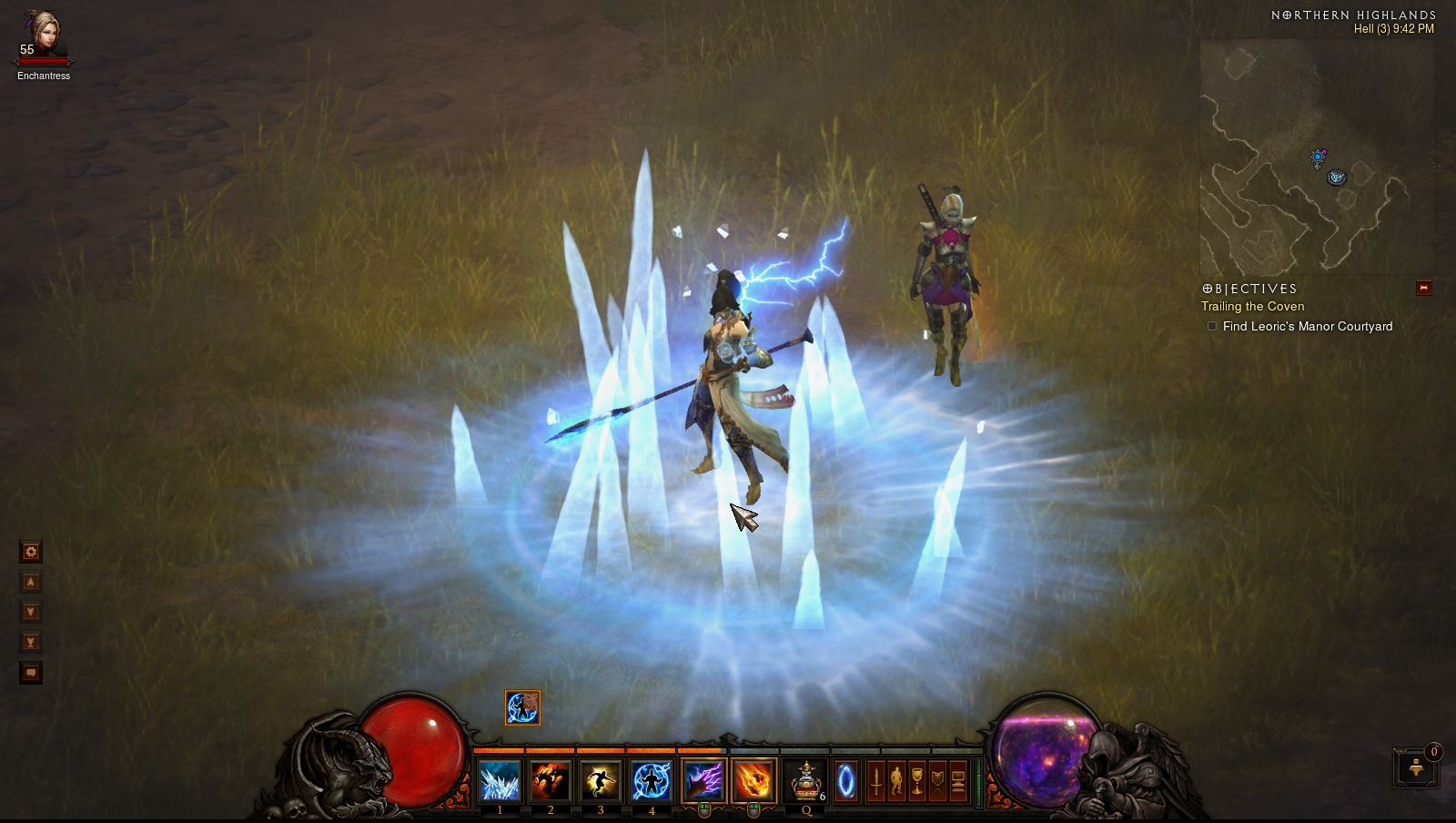Select the purple lightning hand skill
The height and width of the screenshot is (823, 1456).
703,781
